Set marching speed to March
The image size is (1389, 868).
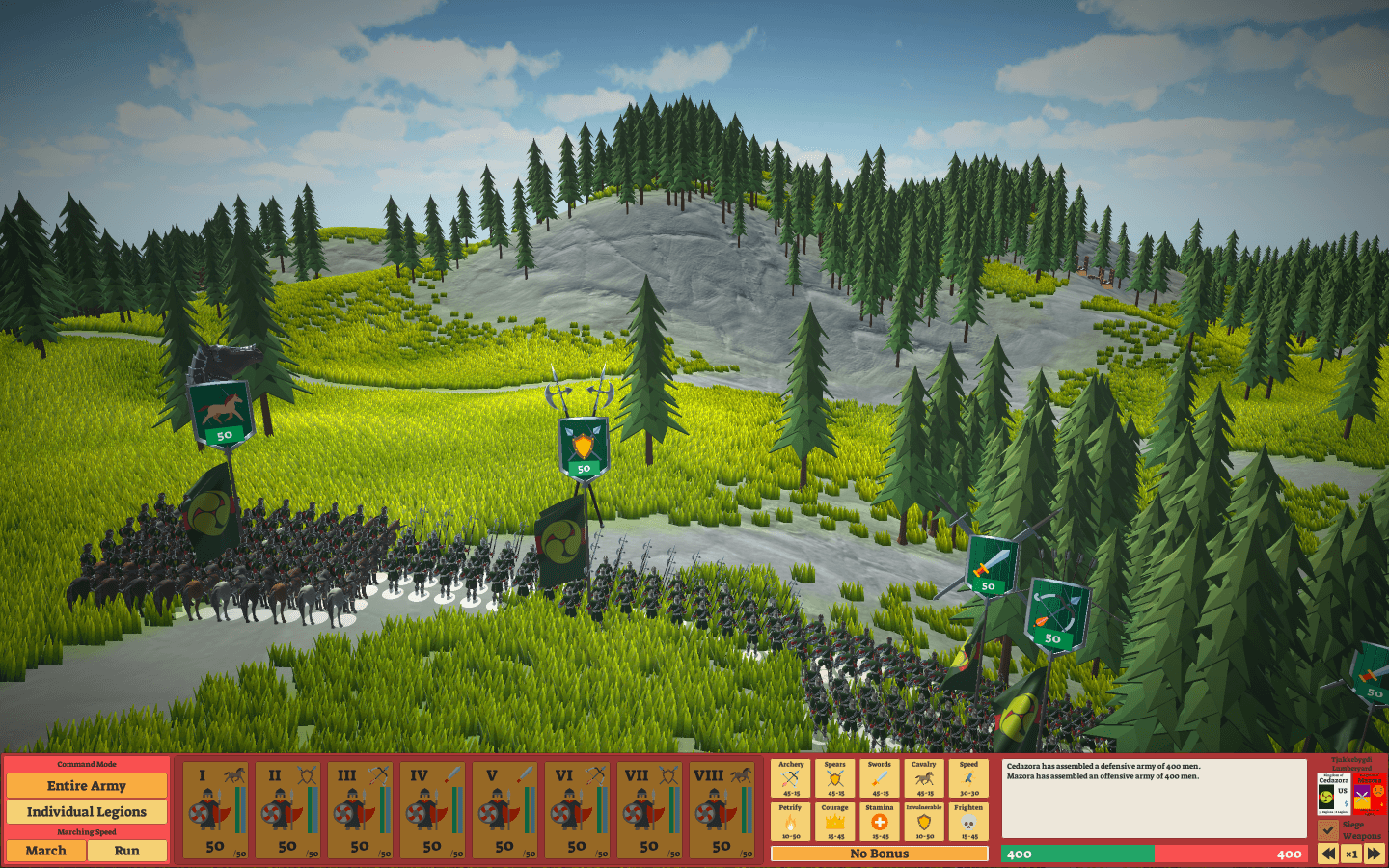pyautogui.click(x=45, y=851)
